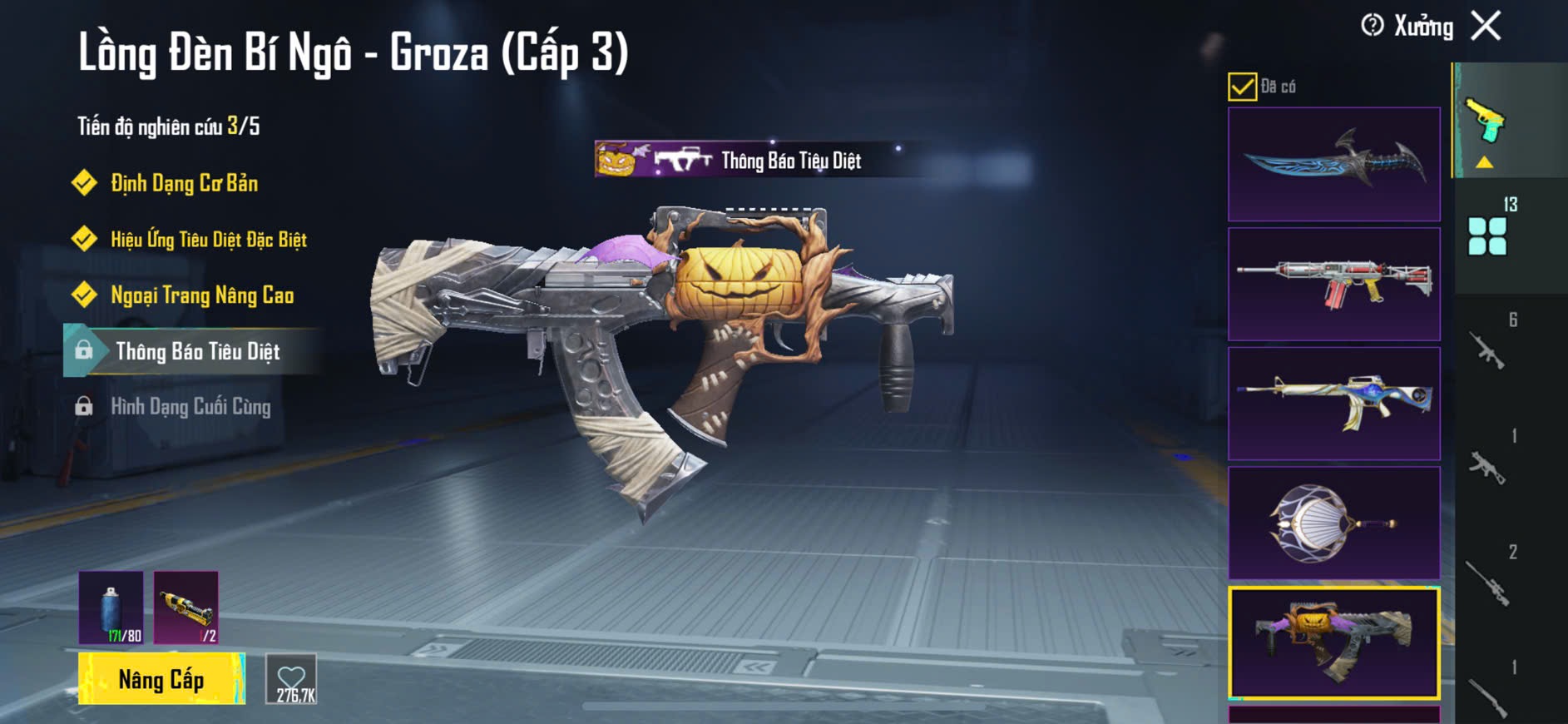Screen dimensions: 1568x724
Task: Open the locked Hình Dạng Cuối Cùng stage
Action: click(x=190, y=407)
